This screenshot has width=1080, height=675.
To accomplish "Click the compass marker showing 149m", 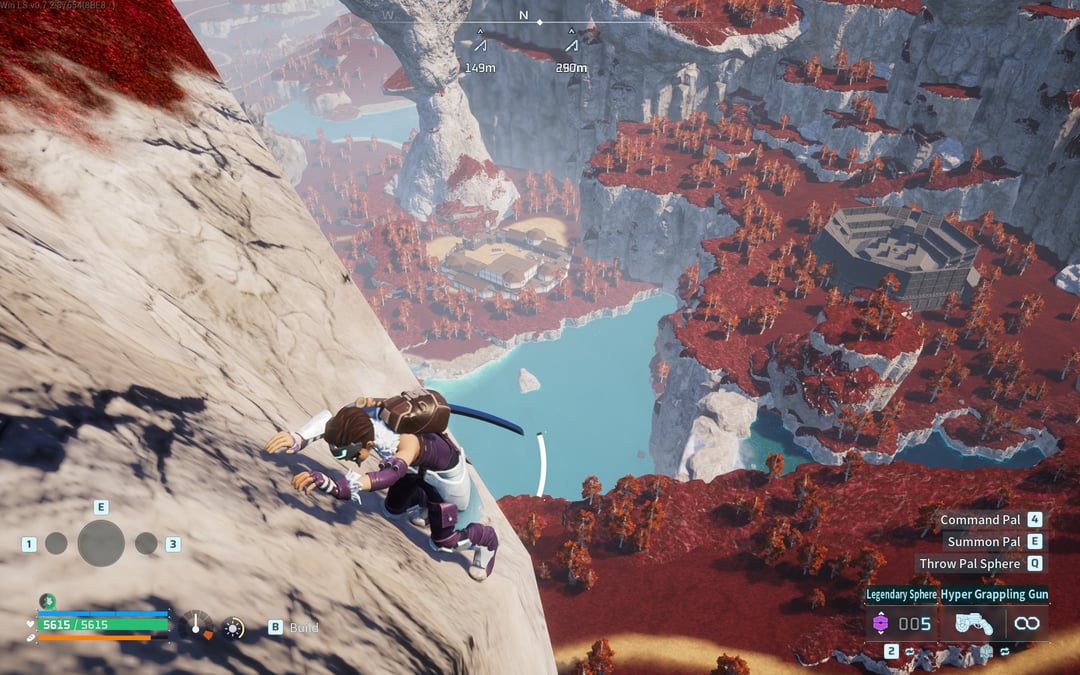I will tap(480, 43).
